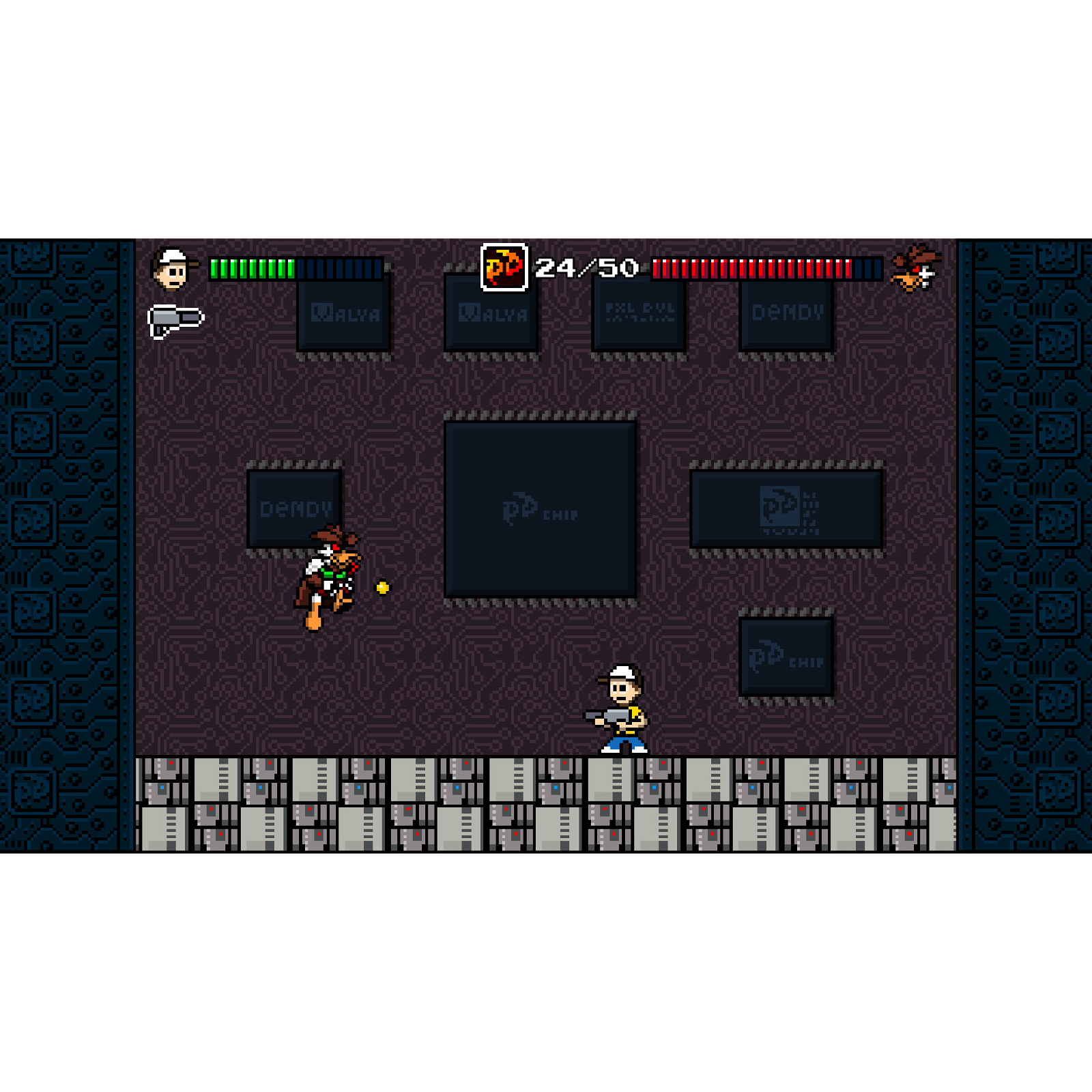Expand the right faded PD chip panel
The width and height of the screenshot is (1092, 1092).
pyautogui.click(x=785, y=508)
